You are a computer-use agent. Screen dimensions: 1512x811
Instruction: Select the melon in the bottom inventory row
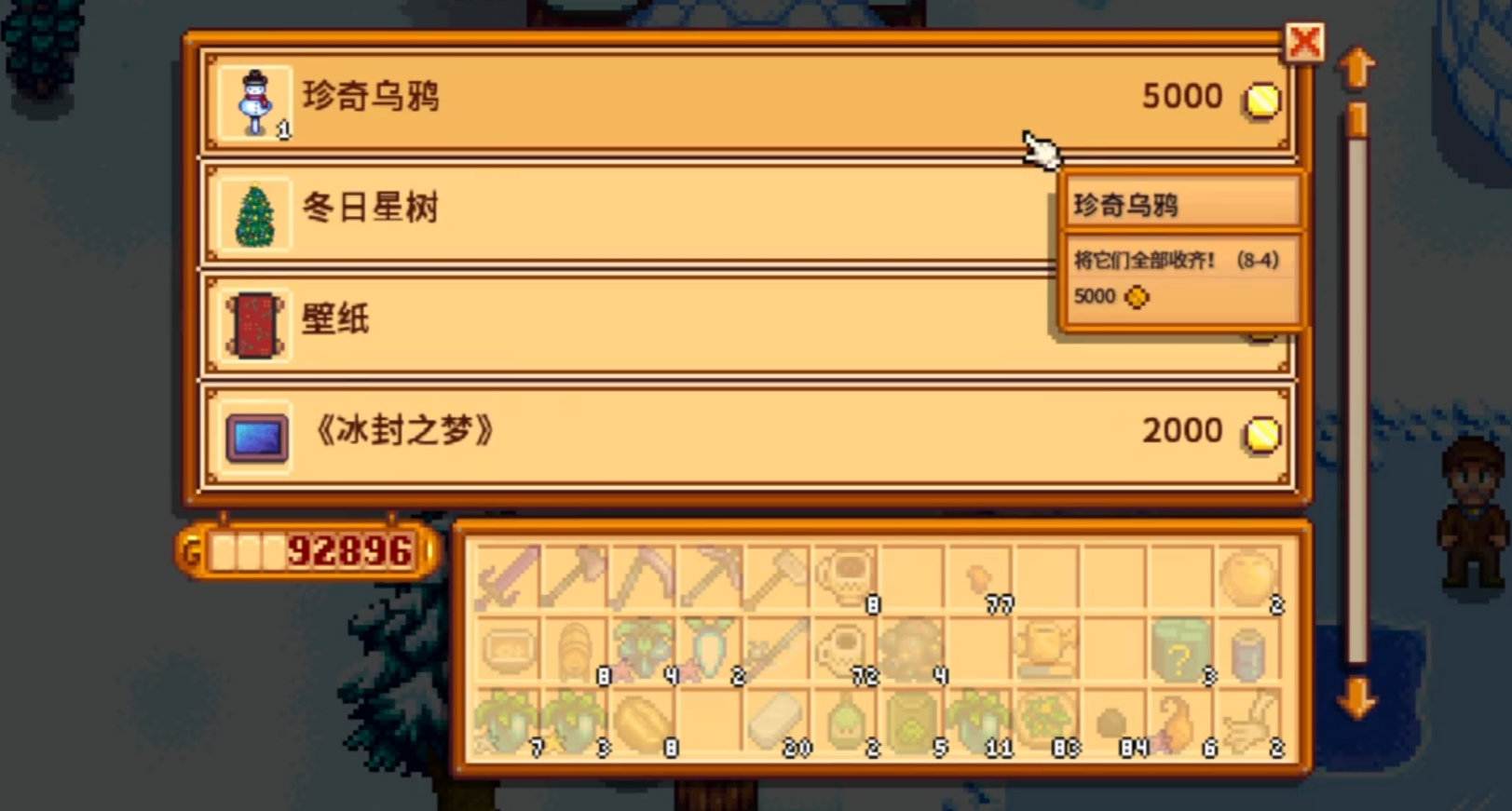tap(639, 722)
